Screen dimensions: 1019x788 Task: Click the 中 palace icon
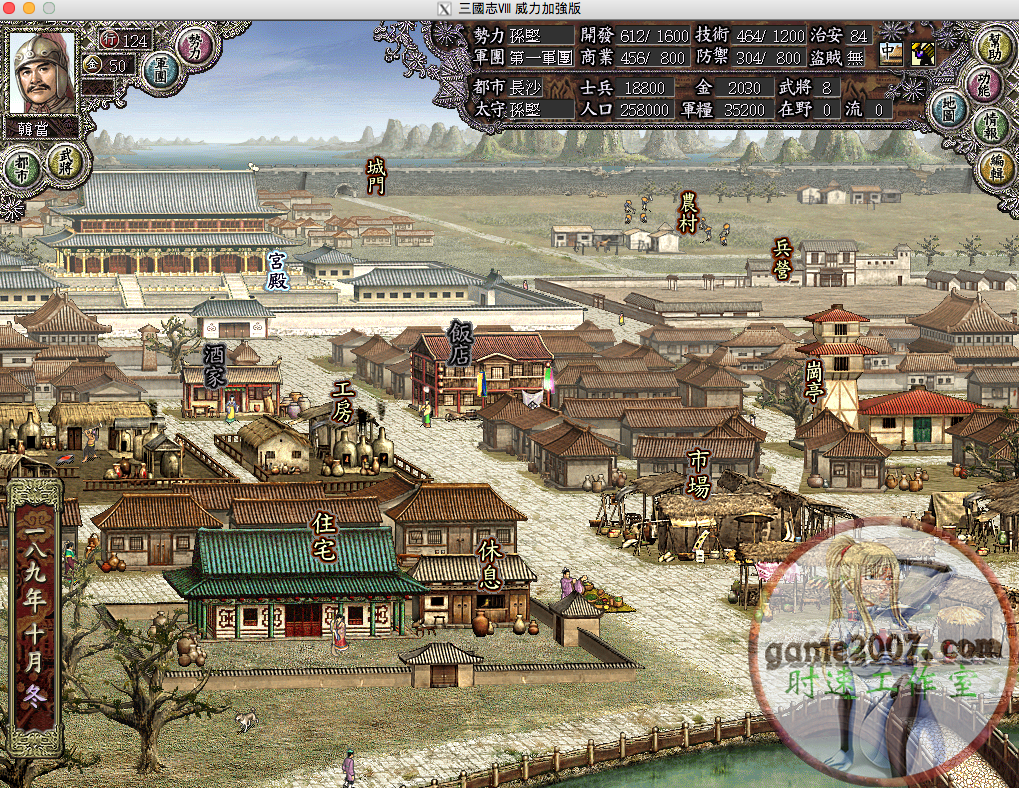point(890,53)
